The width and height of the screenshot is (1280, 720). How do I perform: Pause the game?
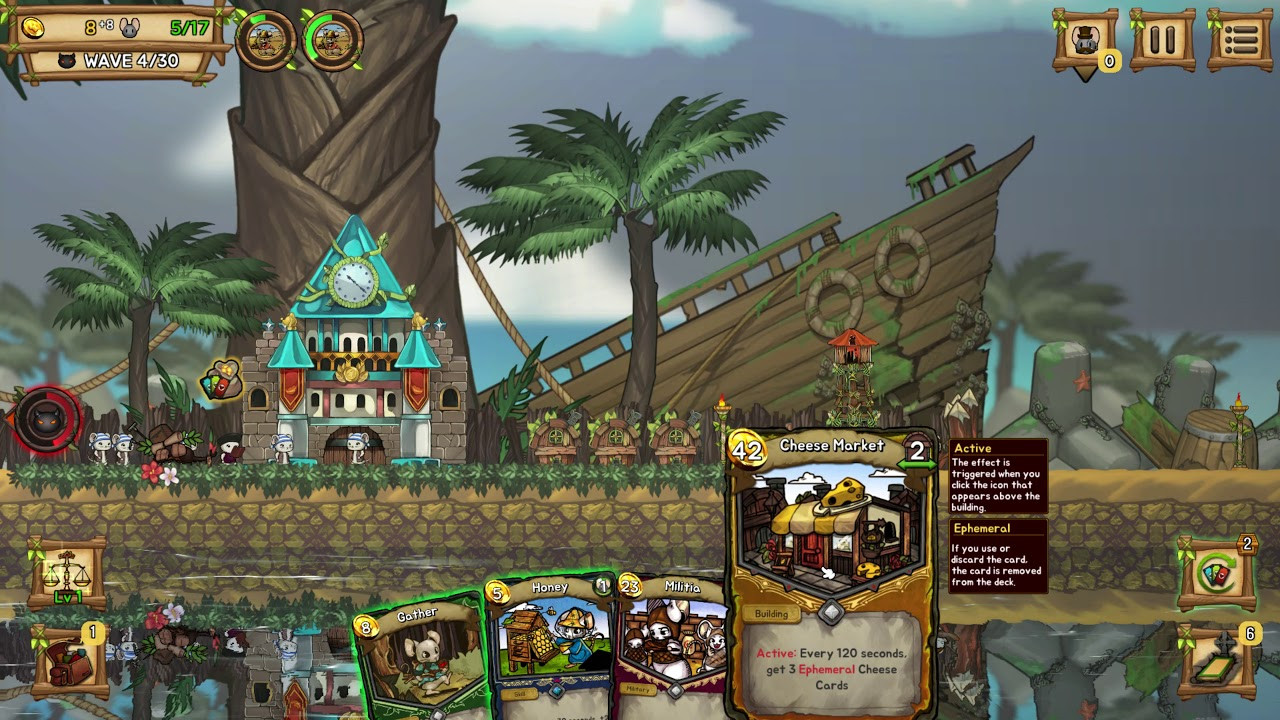[1162, 40]
